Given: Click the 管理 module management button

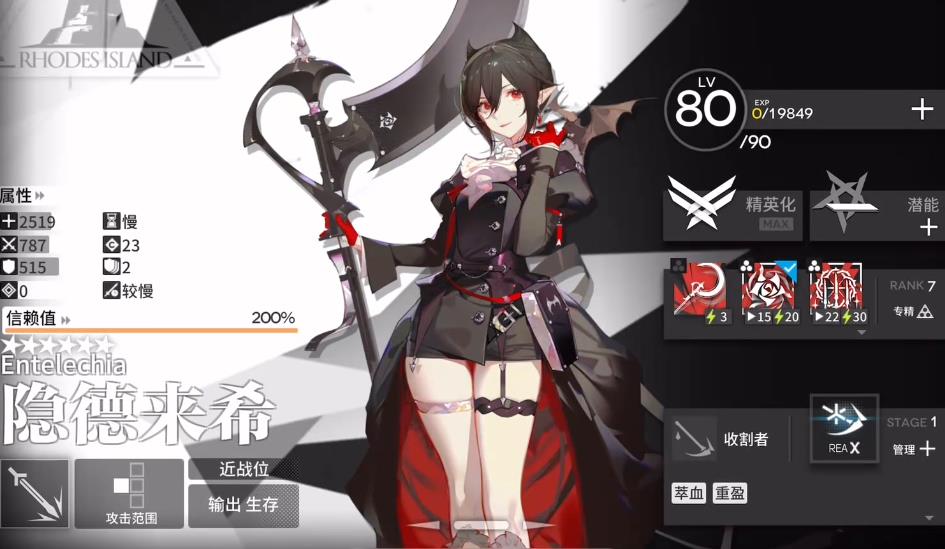Looking at the screenshot, I should [x=914, y=449].
